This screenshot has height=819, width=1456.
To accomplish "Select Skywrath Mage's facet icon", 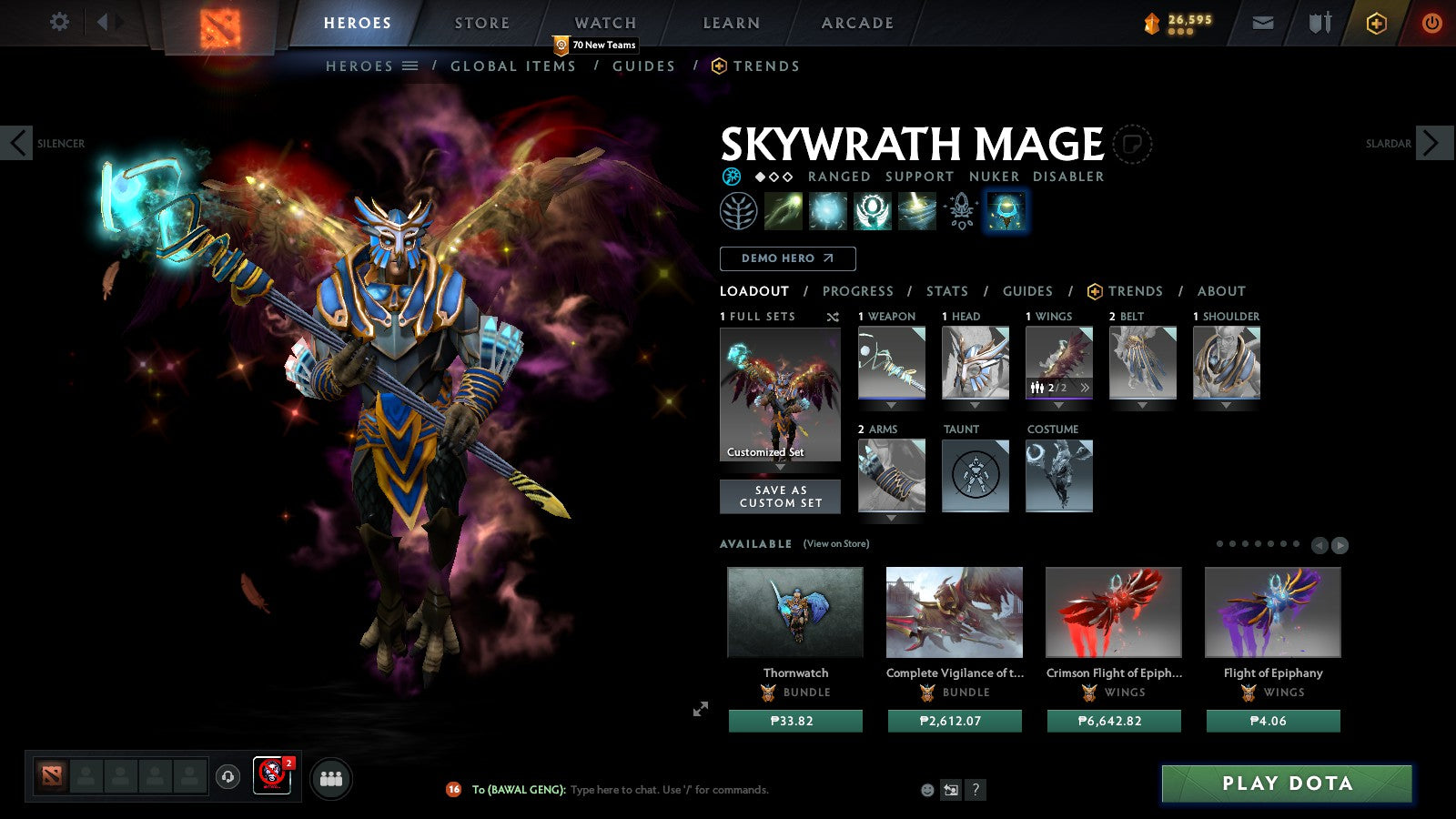I will pos(738,211).
